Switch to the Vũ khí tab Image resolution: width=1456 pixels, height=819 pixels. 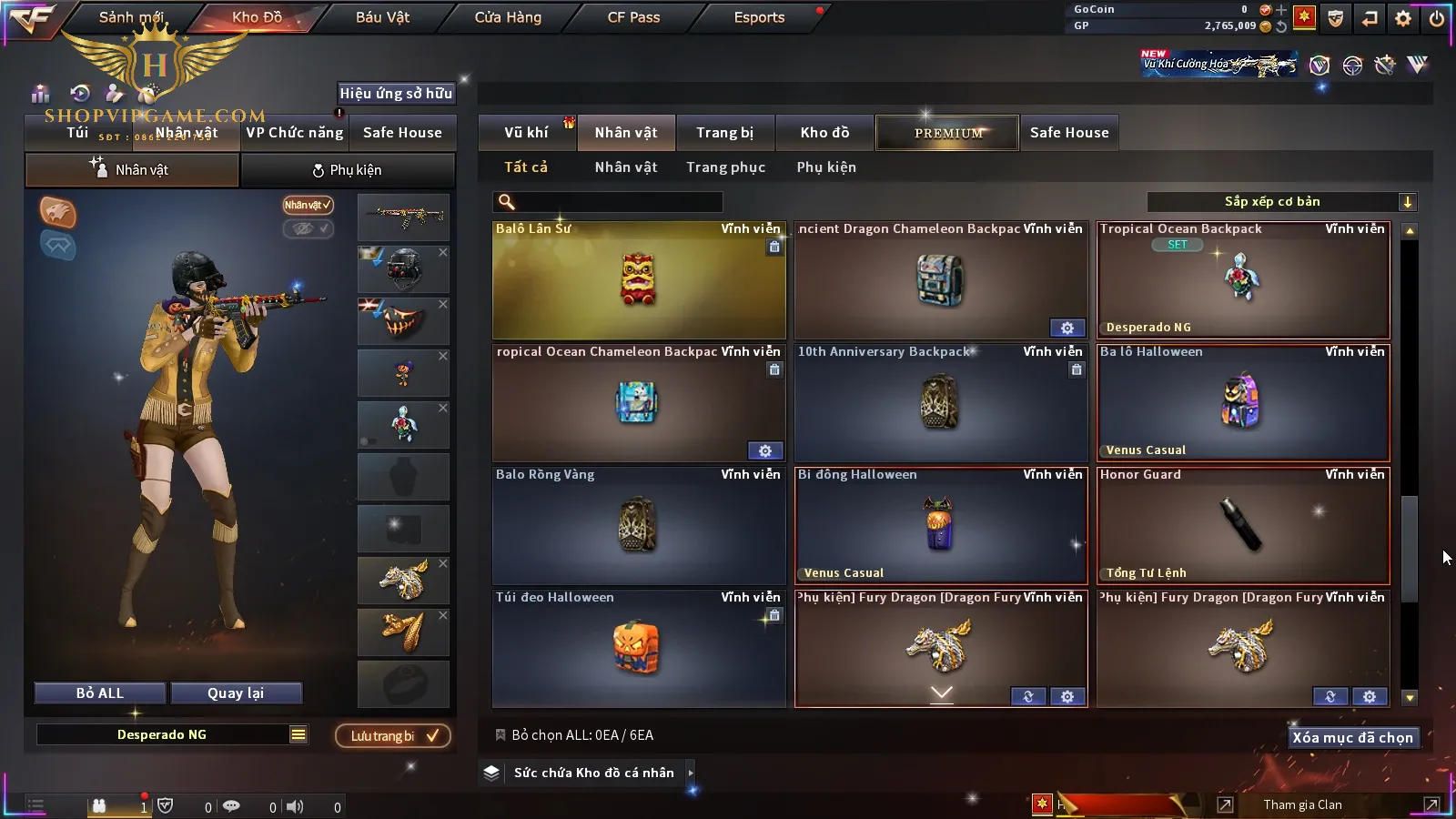(x=526, y=133)
